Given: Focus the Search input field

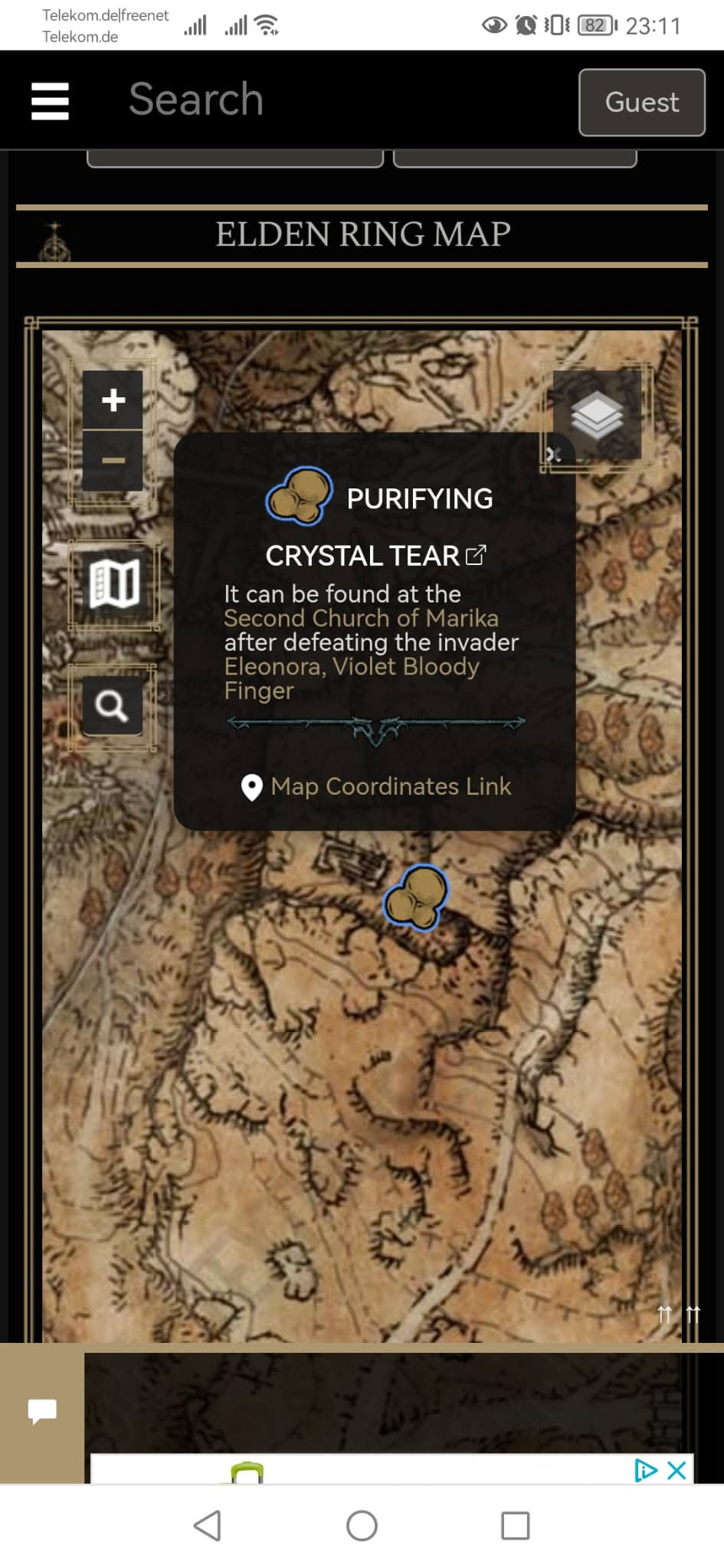Looking at the screenshot, I should point(306,100).
